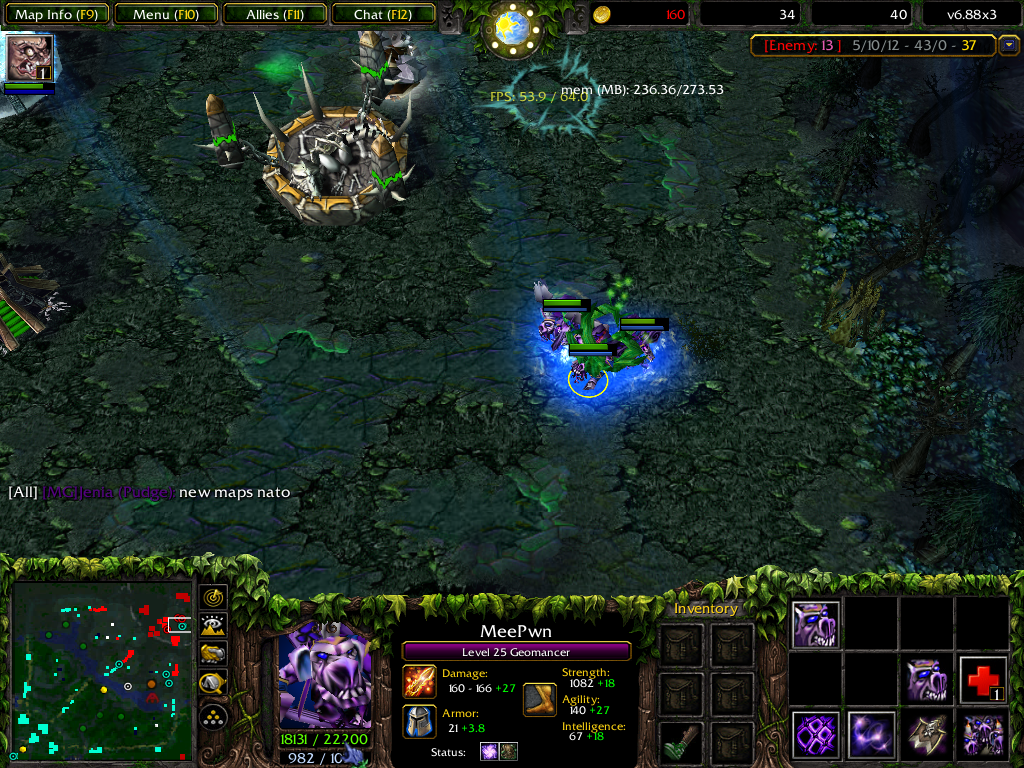
Task: Open the Map Info (F9) panel
Action: point(56,15)
